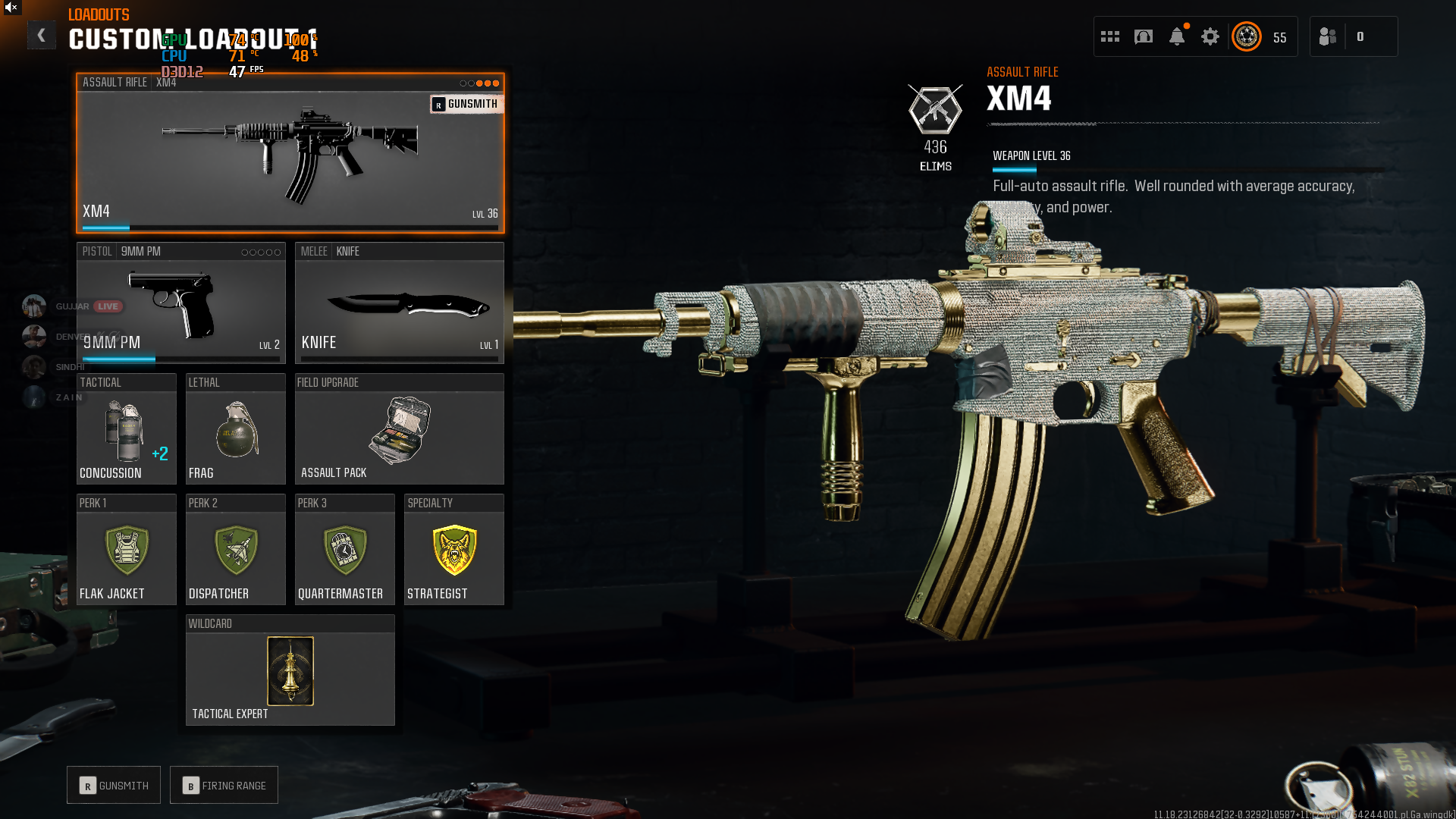Open Gunsmith tag on the XM4 card
The image size is (1456, 819).
point(466,104)
